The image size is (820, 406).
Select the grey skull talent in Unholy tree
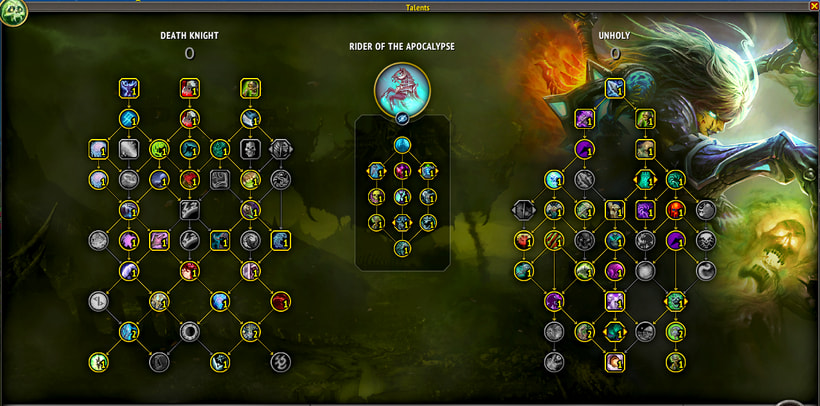(x=706, y=240)
